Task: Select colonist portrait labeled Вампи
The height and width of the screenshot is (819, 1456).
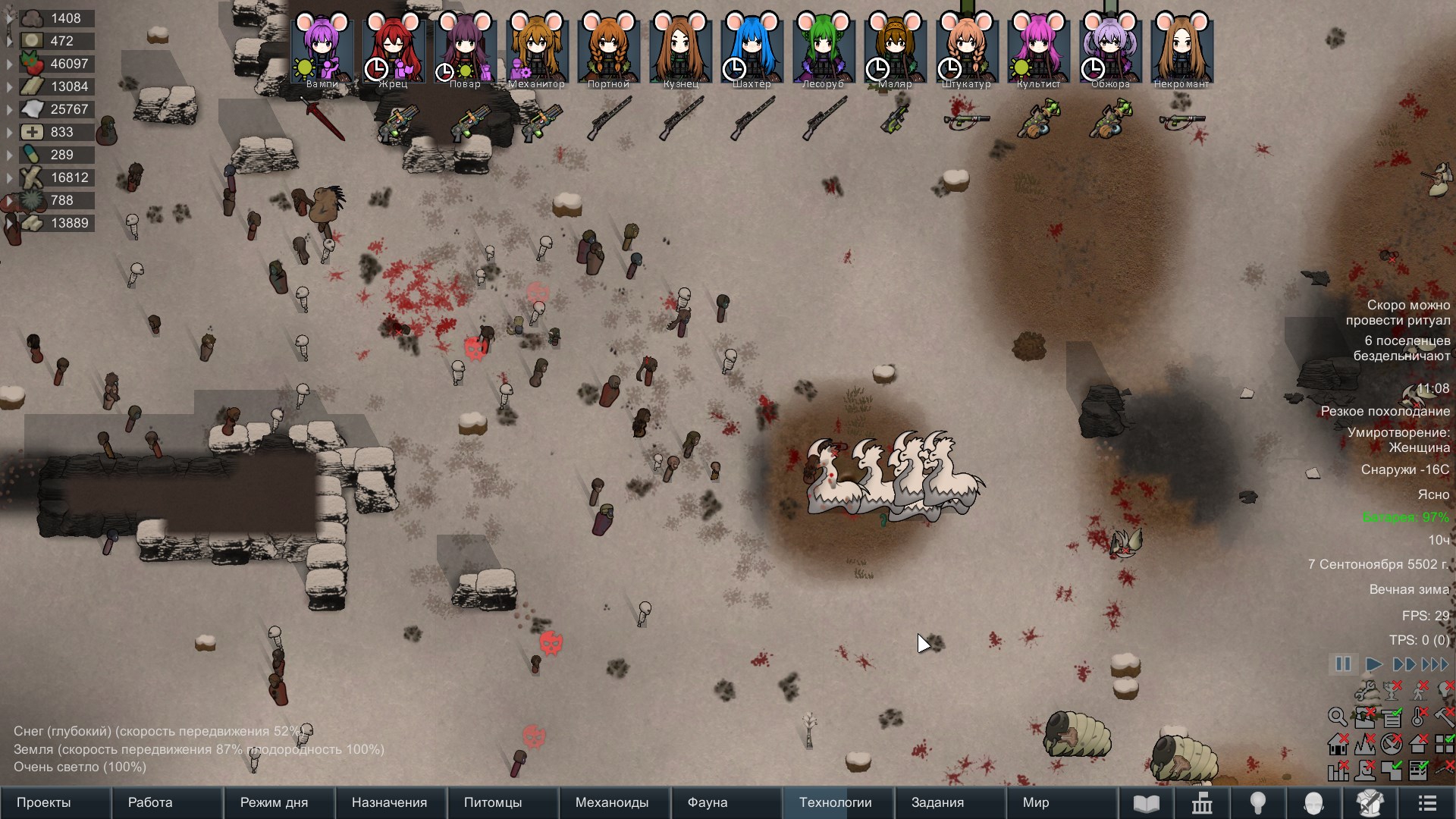Action: 322,49
